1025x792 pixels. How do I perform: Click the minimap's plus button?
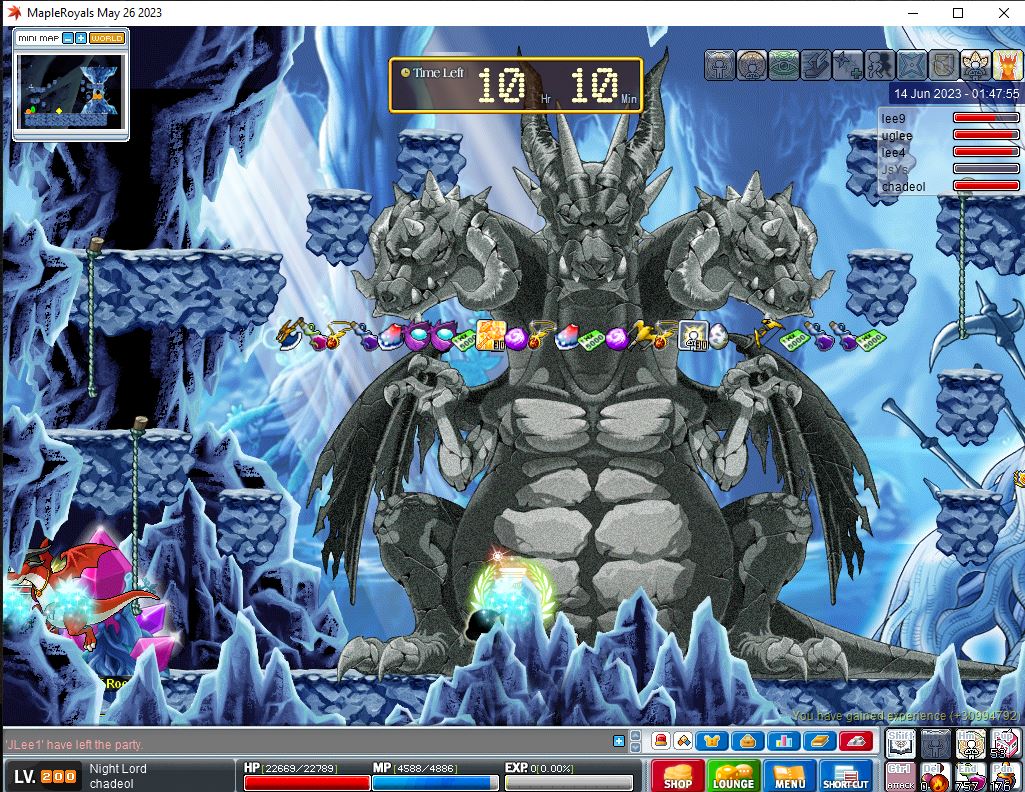point(80,38)
